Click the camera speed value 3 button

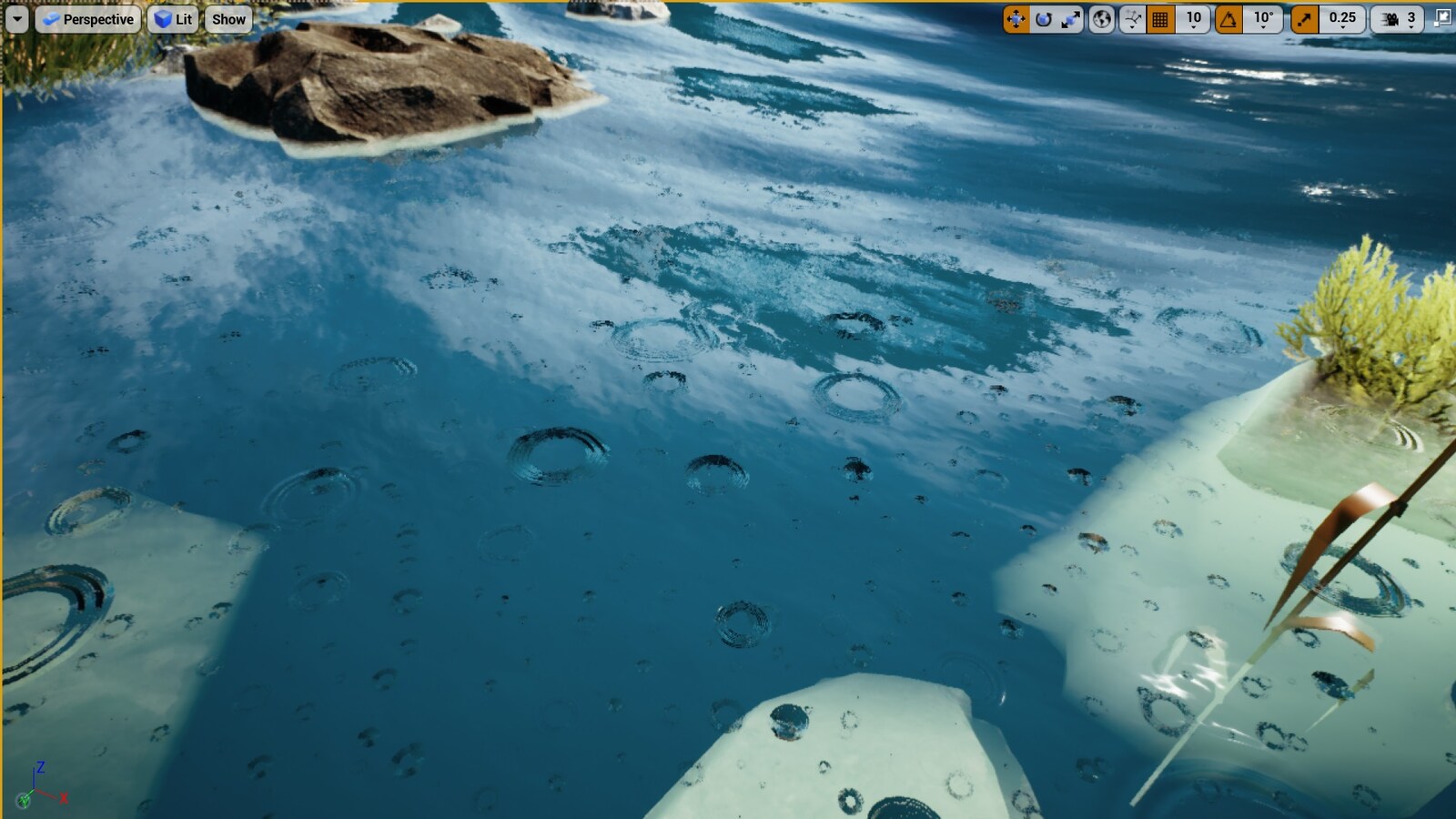tap(1412, 18)
